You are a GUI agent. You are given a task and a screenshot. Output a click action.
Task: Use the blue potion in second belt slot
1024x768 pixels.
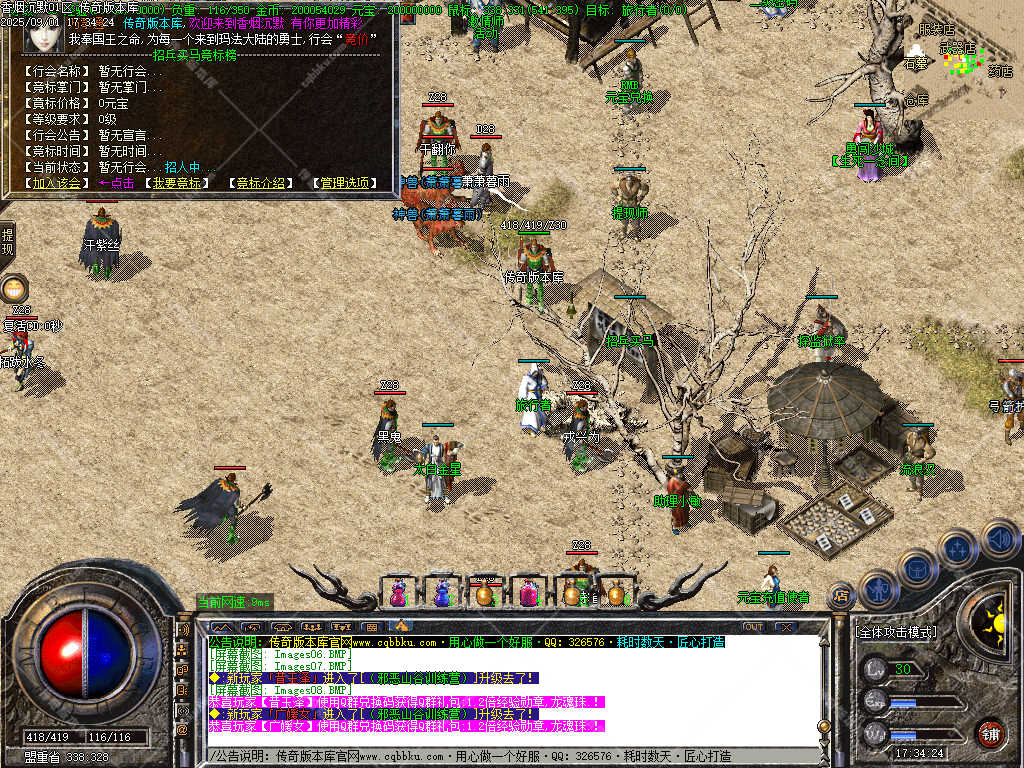click(x=442, y=593)
